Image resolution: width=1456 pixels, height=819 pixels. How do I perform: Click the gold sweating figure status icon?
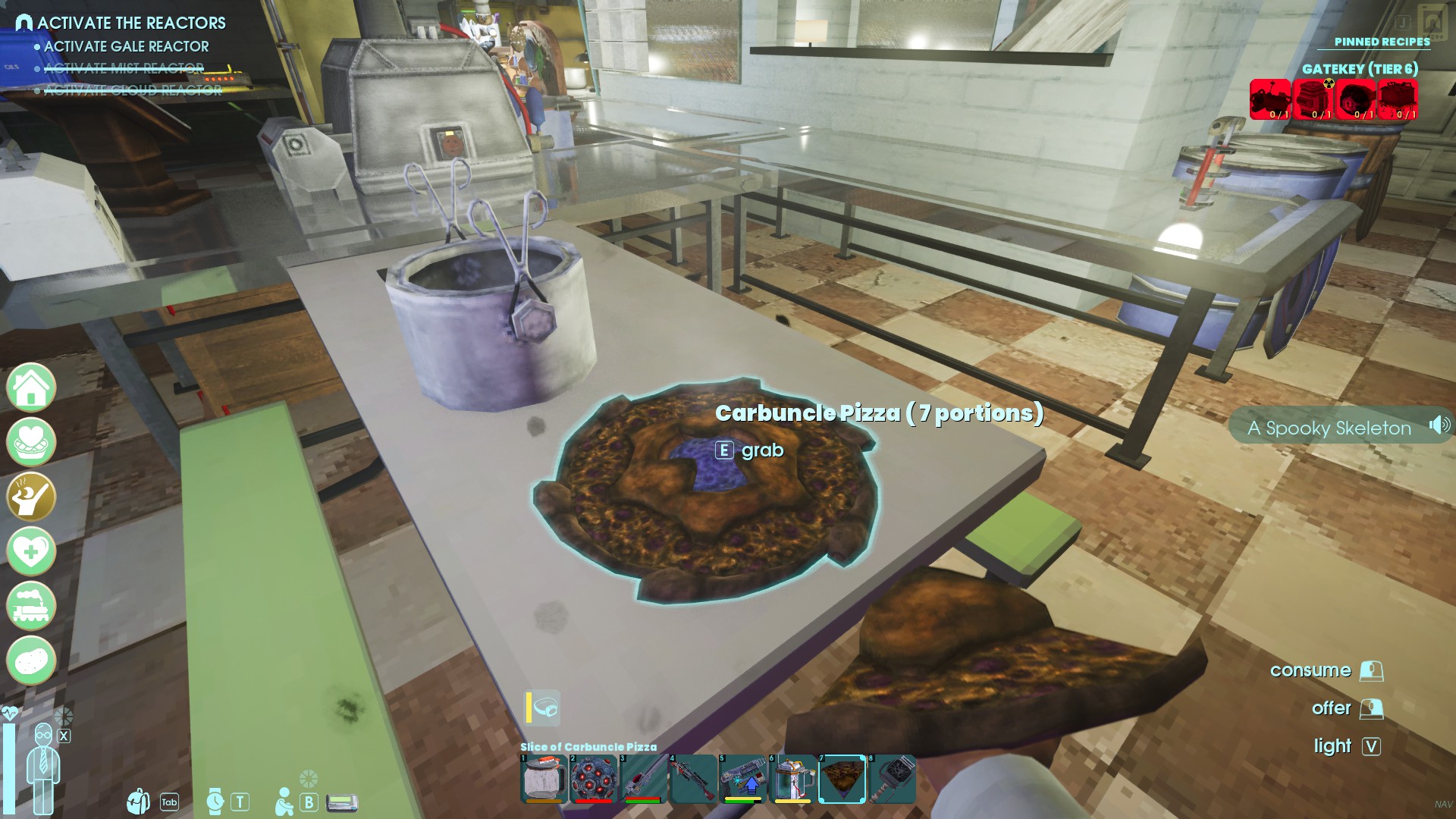pyautogui.click(x=31, y=497)
